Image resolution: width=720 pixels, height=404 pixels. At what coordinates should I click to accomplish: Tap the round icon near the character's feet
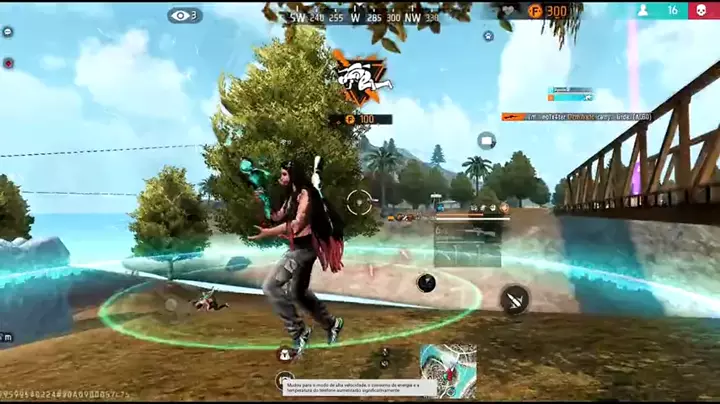[x=285, y=352]
